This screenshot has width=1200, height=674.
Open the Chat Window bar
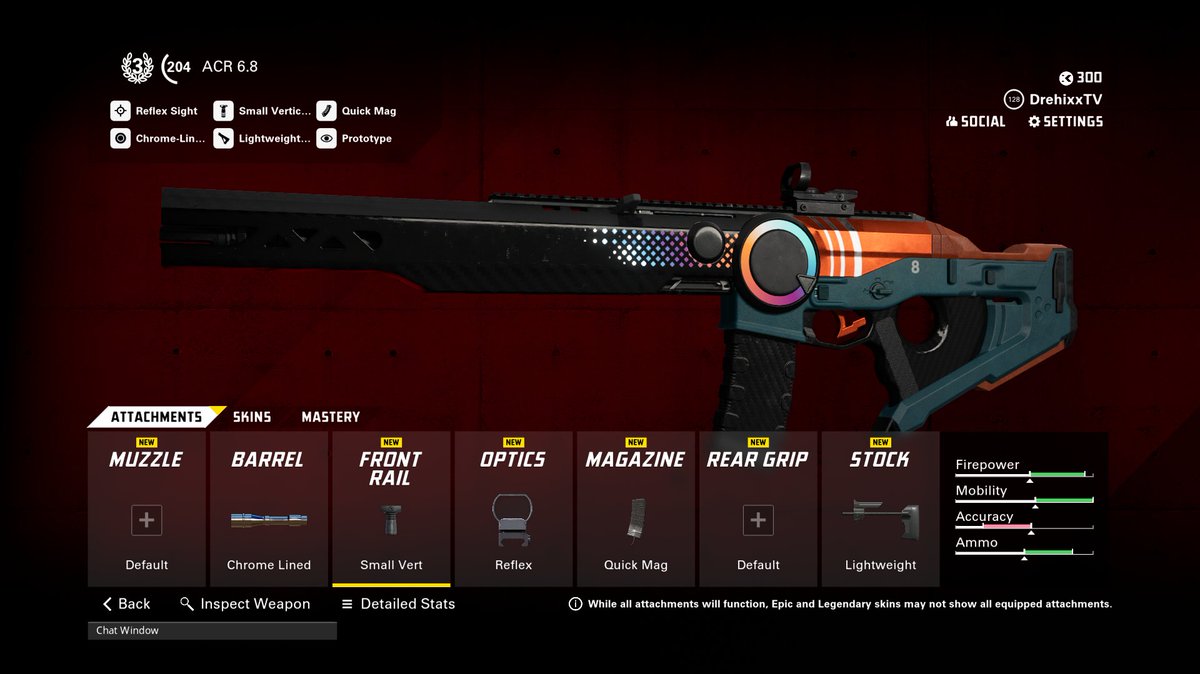pos(212,631)
